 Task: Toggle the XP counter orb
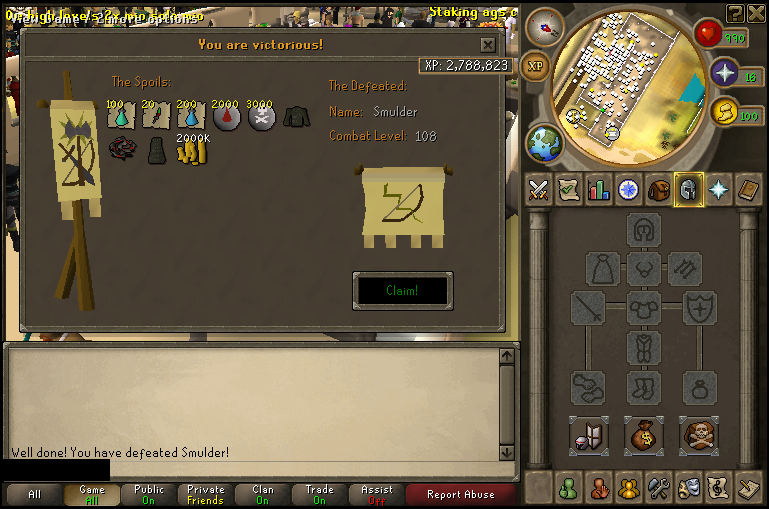(x=536, y=65)
